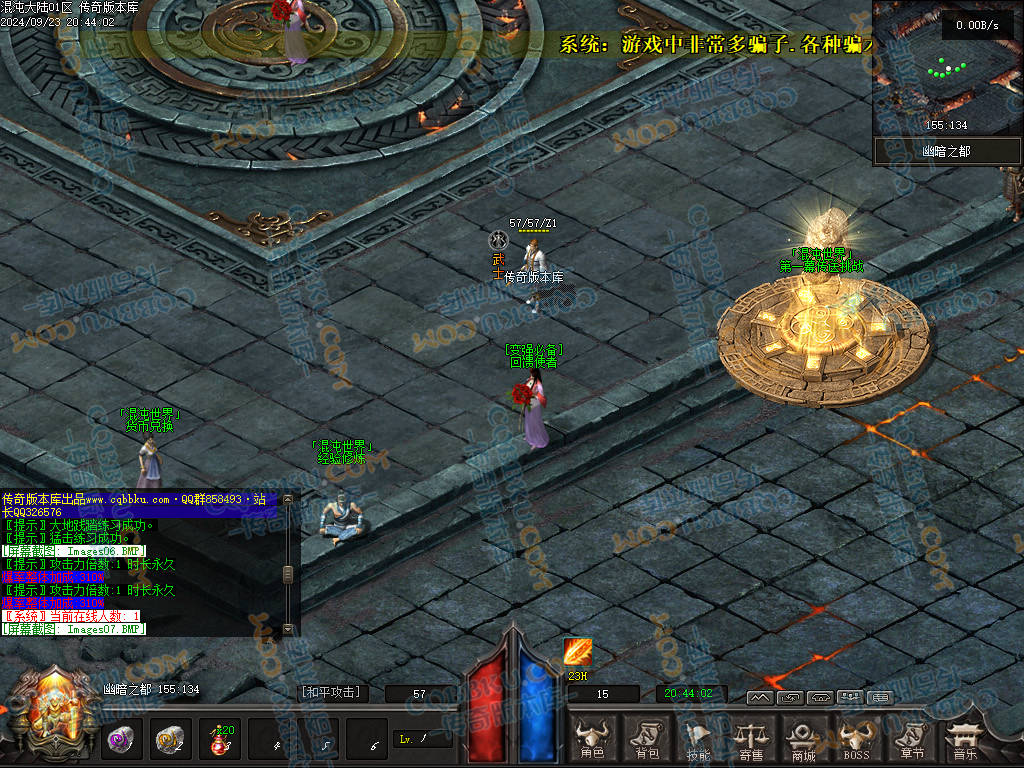1024x768 pixels.
Task: Click the minimap
Action: 946,70
